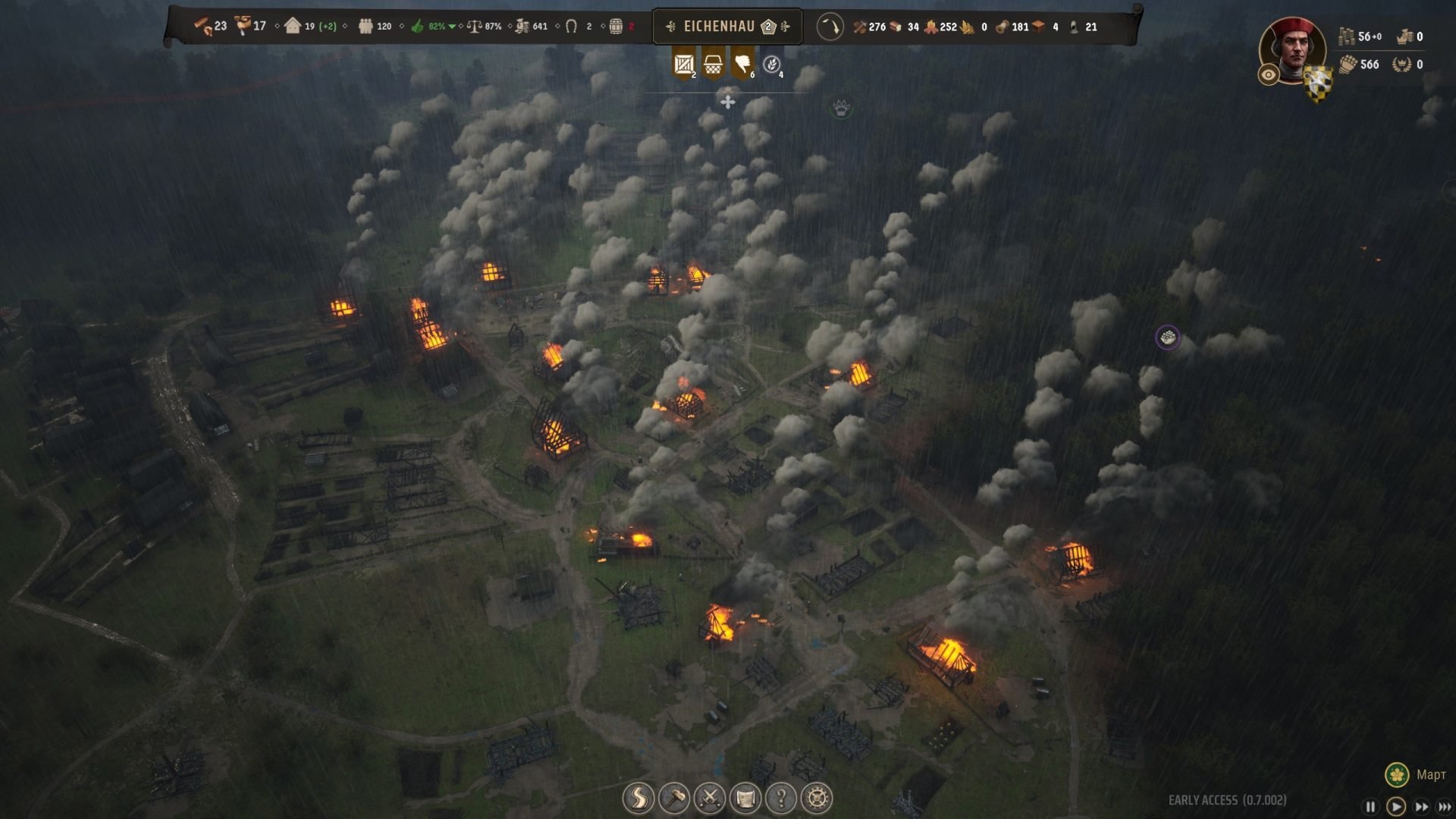Image resolution: width=1456 pixels, height=819 pixels.
Task: Click the yellow checkered coat of arms
Action: pyautogui.click(x=1318, y=80)
